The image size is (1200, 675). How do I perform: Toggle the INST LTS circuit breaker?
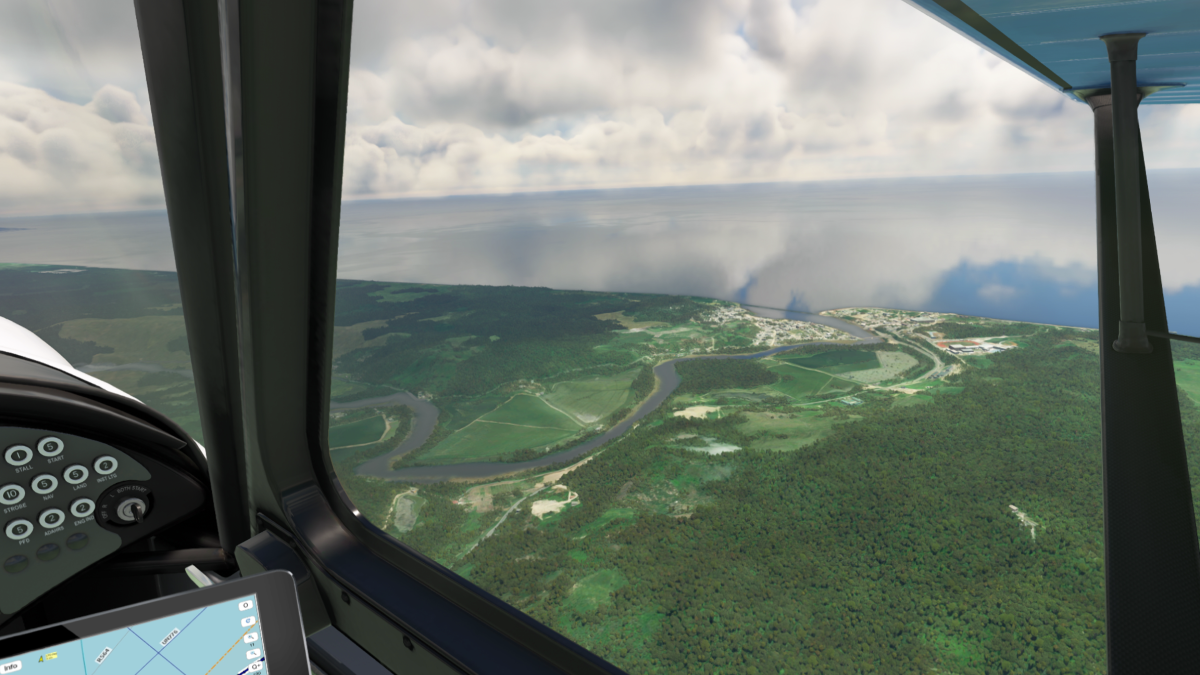pos(105,465)
